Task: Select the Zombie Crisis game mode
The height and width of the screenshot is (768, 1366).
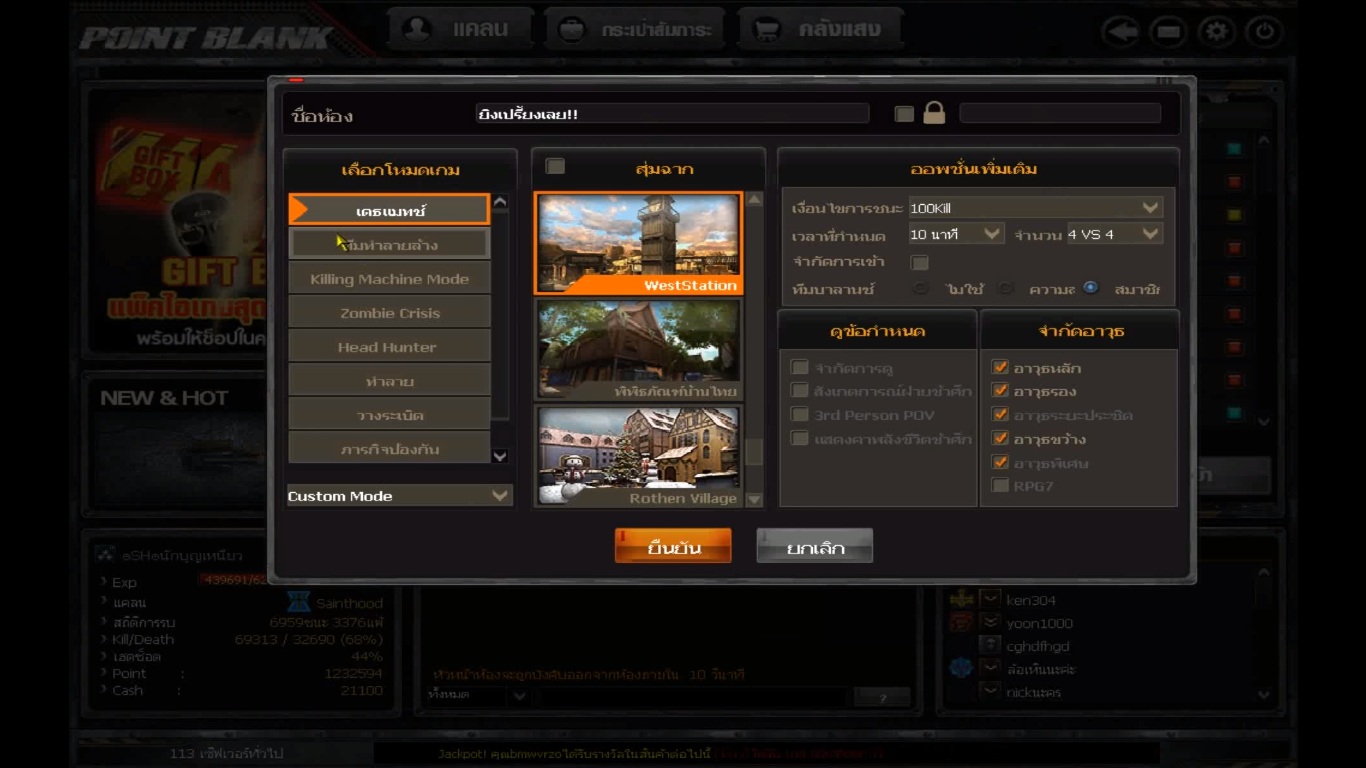Action: coord(389,311)
